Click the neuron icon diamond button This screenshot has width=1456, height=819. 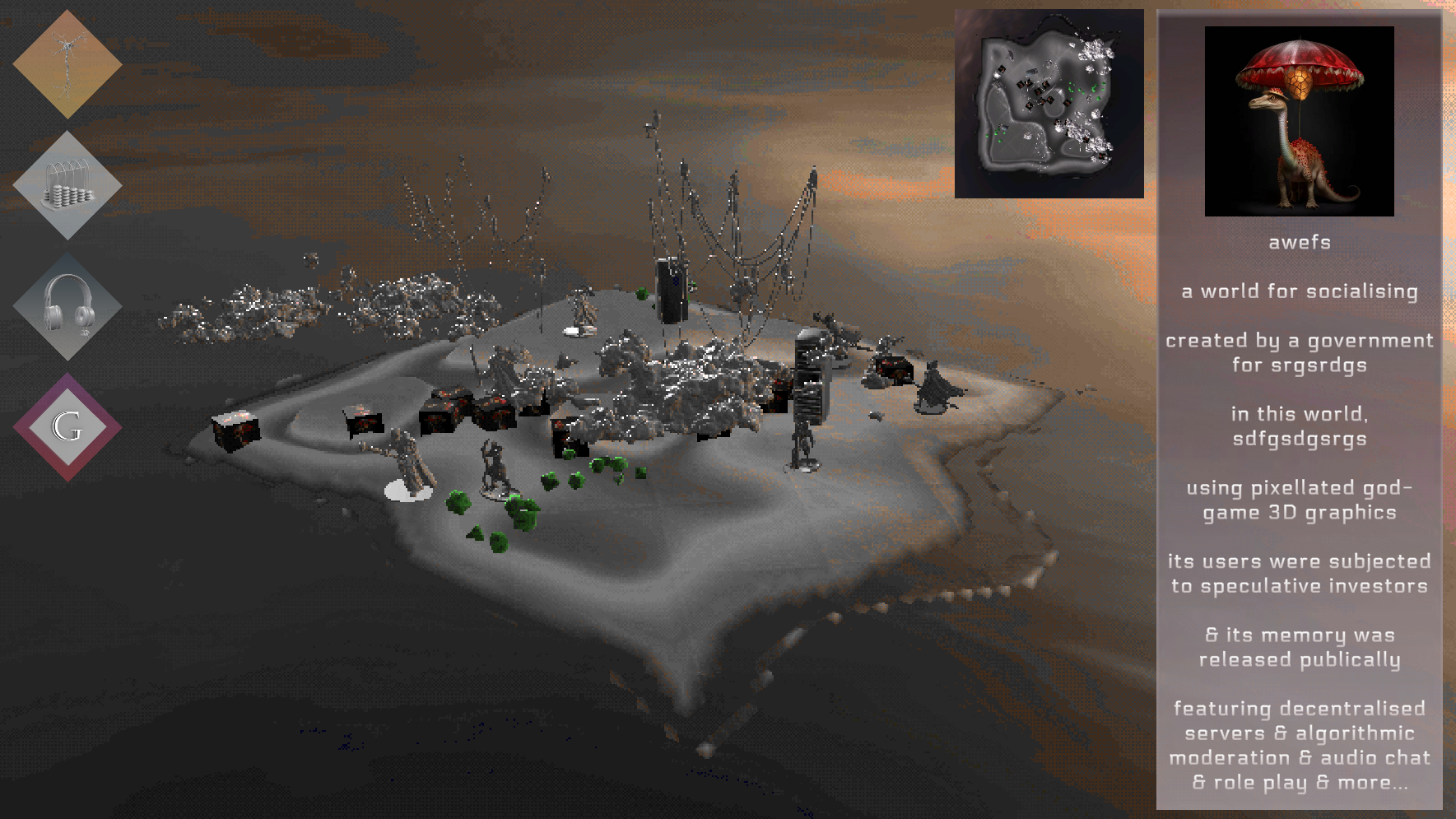67,64
